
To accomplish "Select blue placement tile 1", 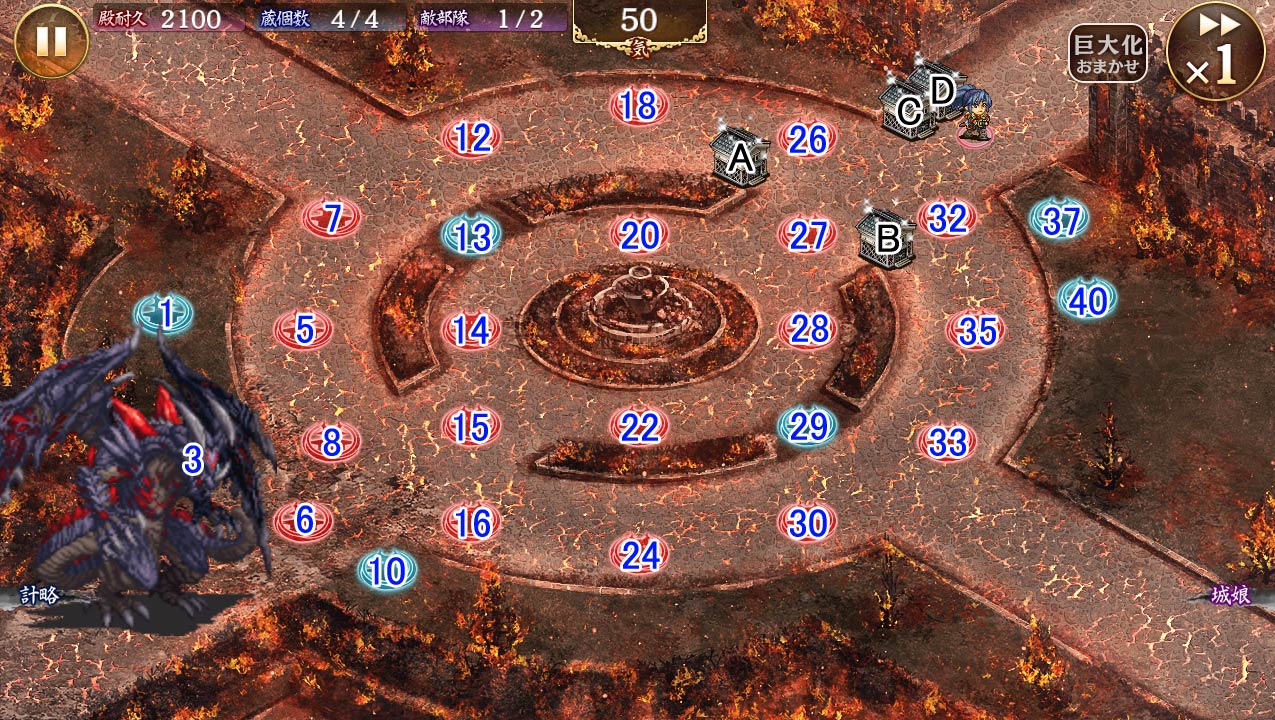I will point(164,314).
